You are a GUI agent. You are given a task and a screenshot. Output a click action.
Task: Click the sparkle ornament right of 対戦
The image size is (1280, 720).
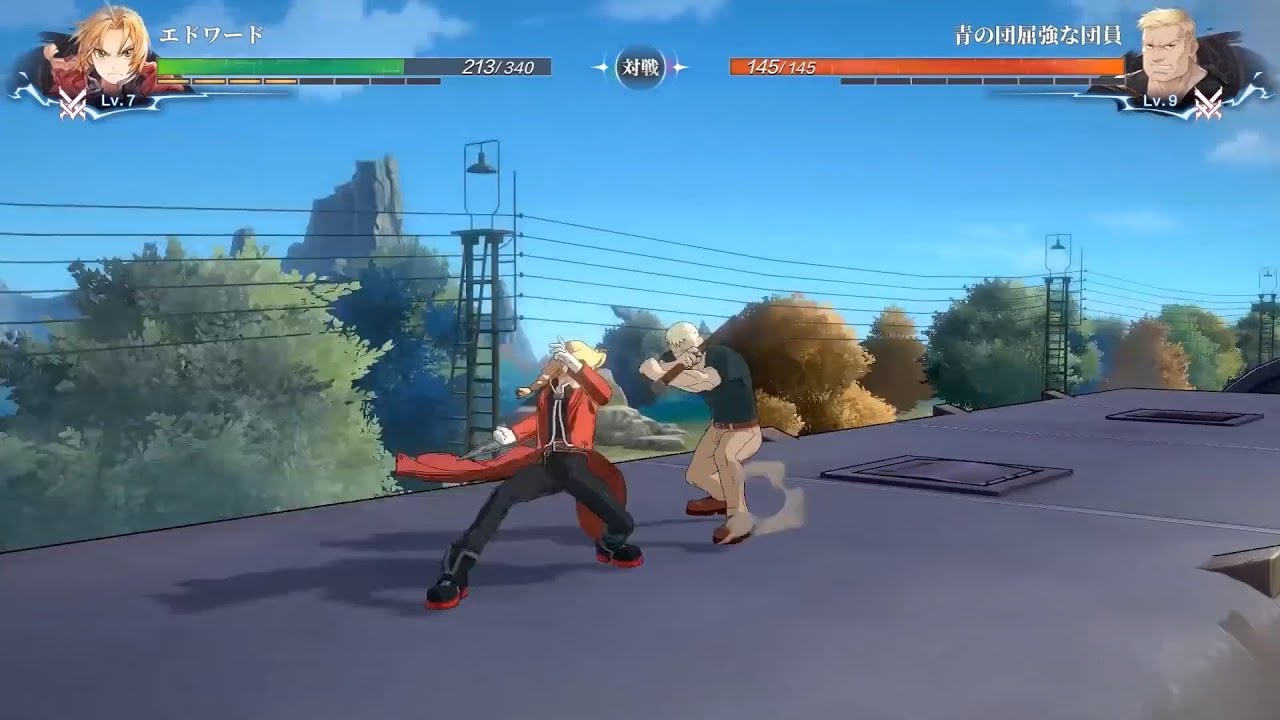coord(681,66)
